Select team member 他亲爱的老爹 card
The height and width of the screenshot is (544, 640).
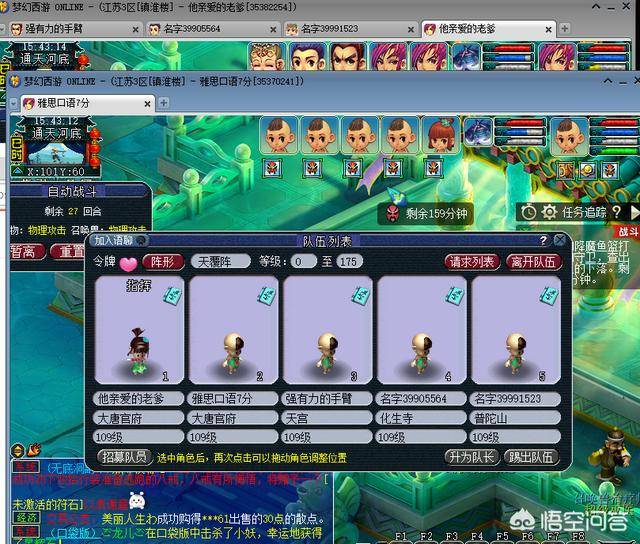[x=139, y=332]
